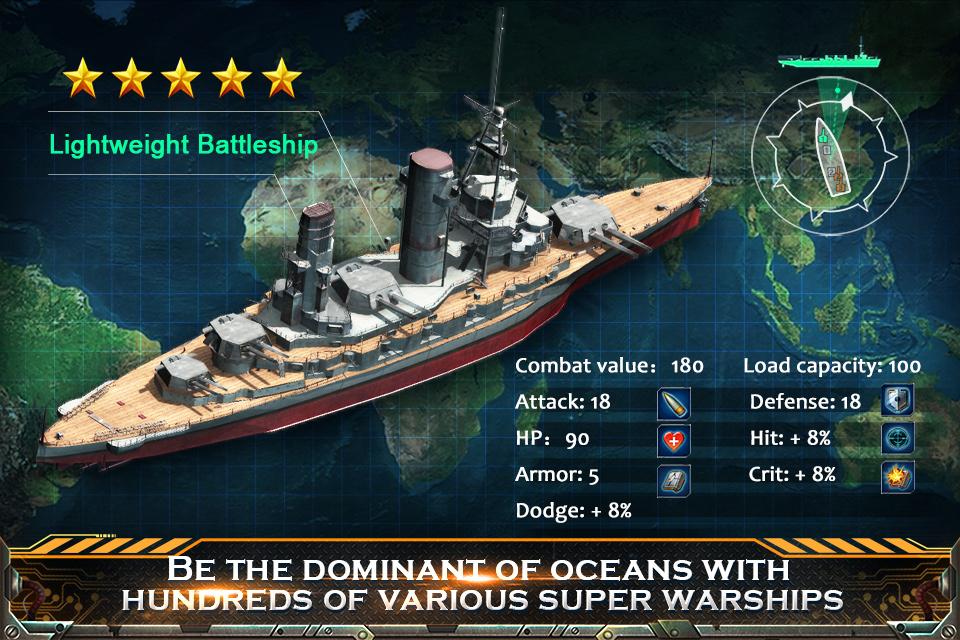Tap the armor plate icon
The image size is (960, 640).
coord(673,477)
